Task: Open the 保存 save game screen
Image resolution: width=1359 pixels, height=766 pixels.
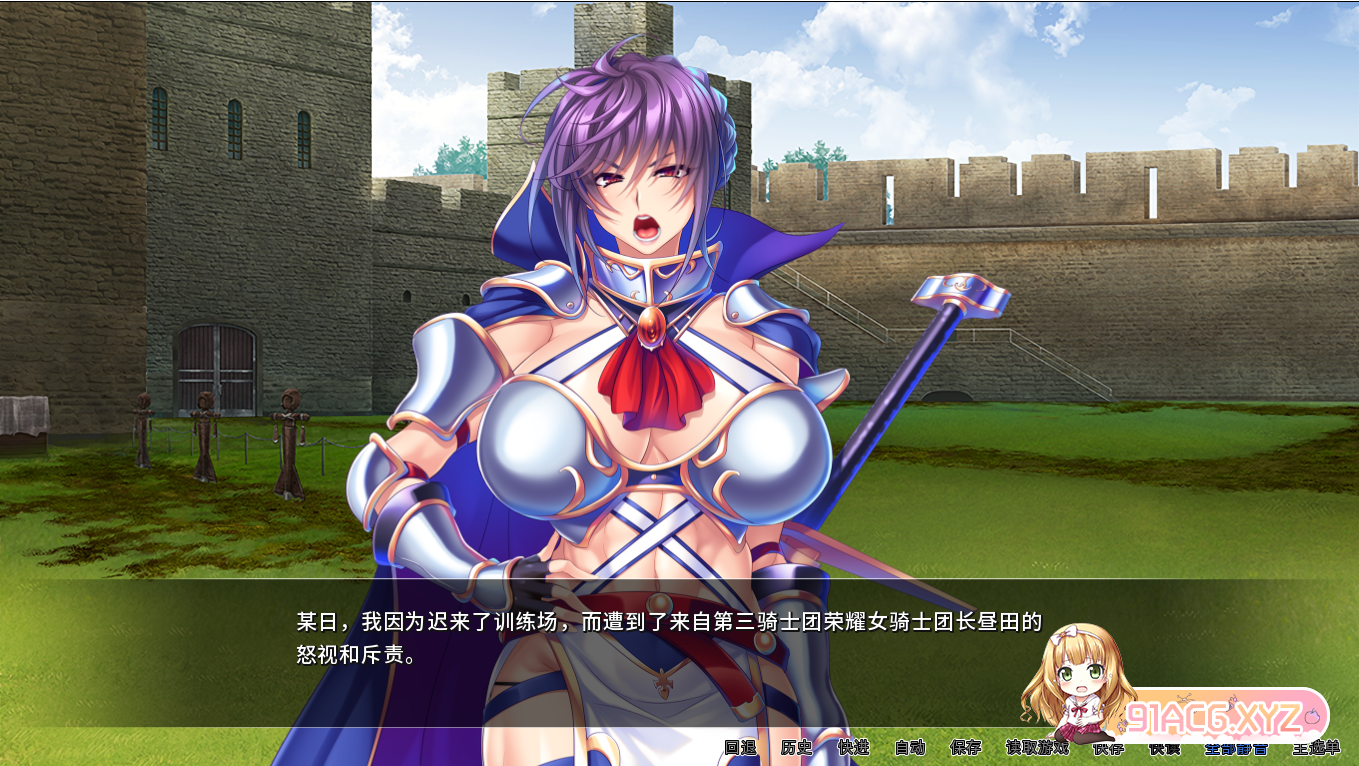Action: (963, 747)
